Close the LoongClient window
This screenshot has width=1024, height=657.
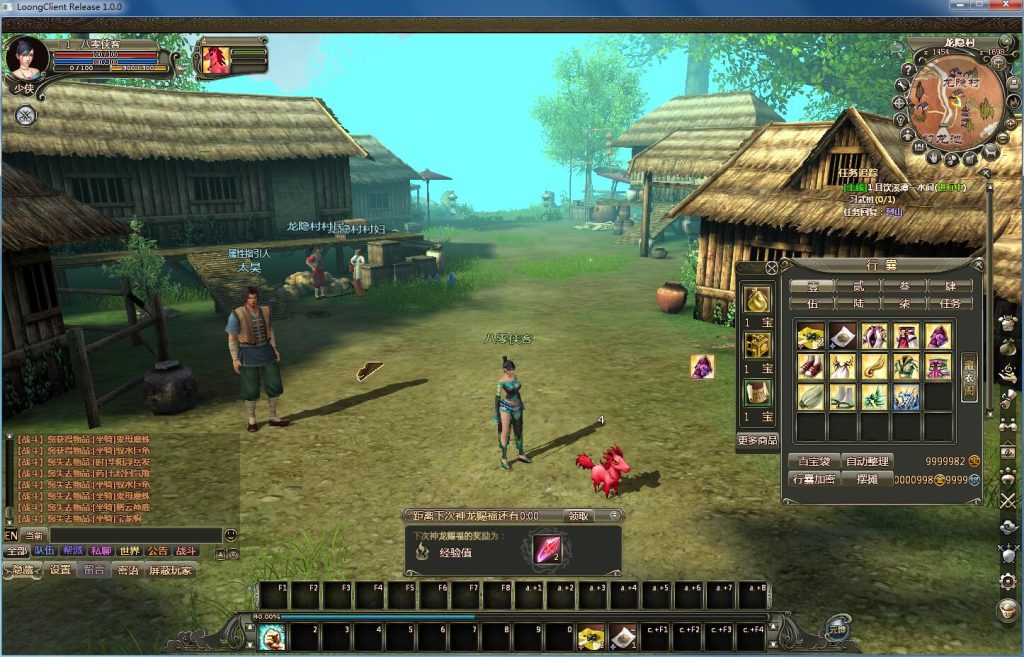1007,7
